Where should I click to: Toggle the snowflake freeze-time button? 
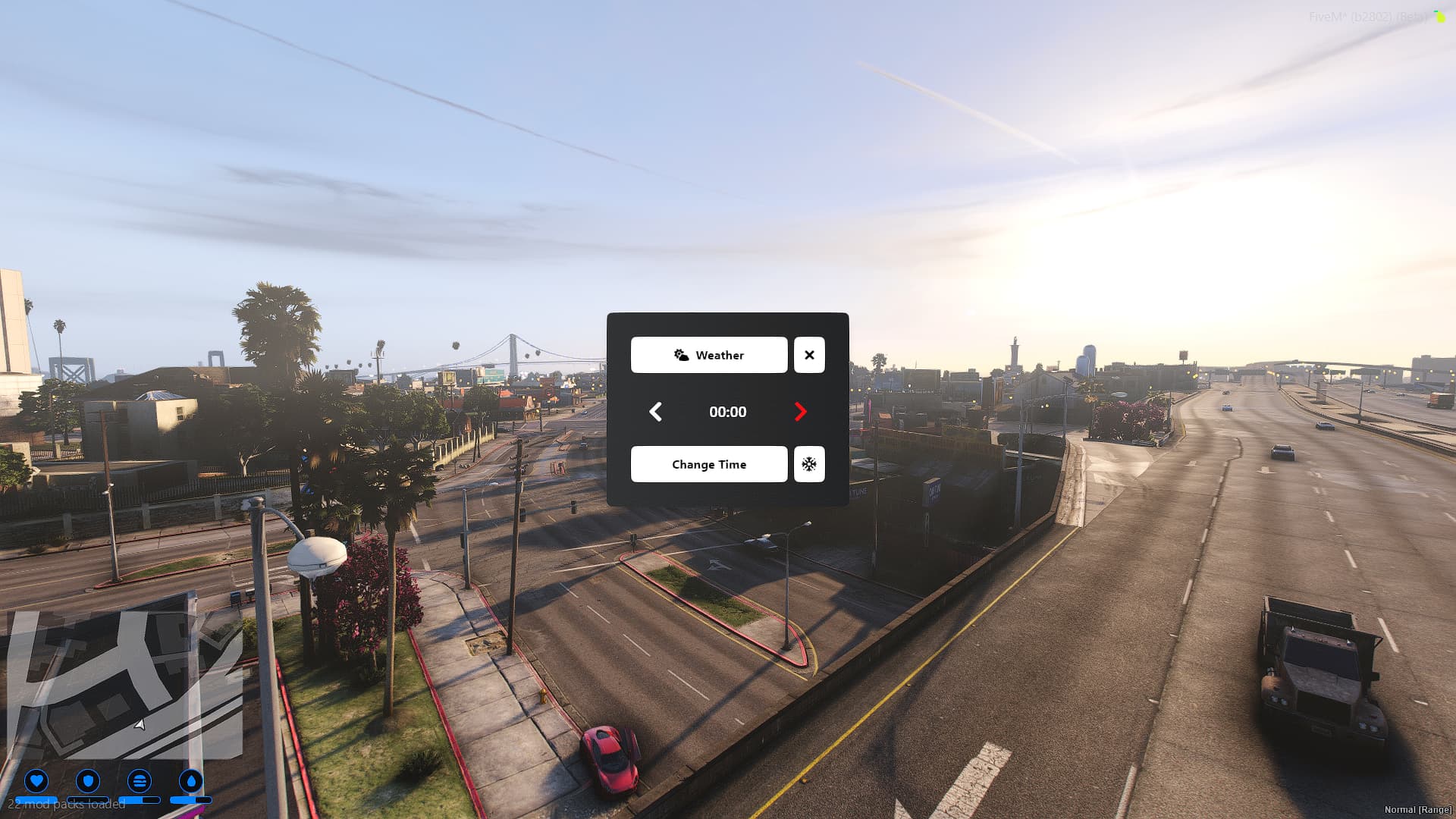809,464
